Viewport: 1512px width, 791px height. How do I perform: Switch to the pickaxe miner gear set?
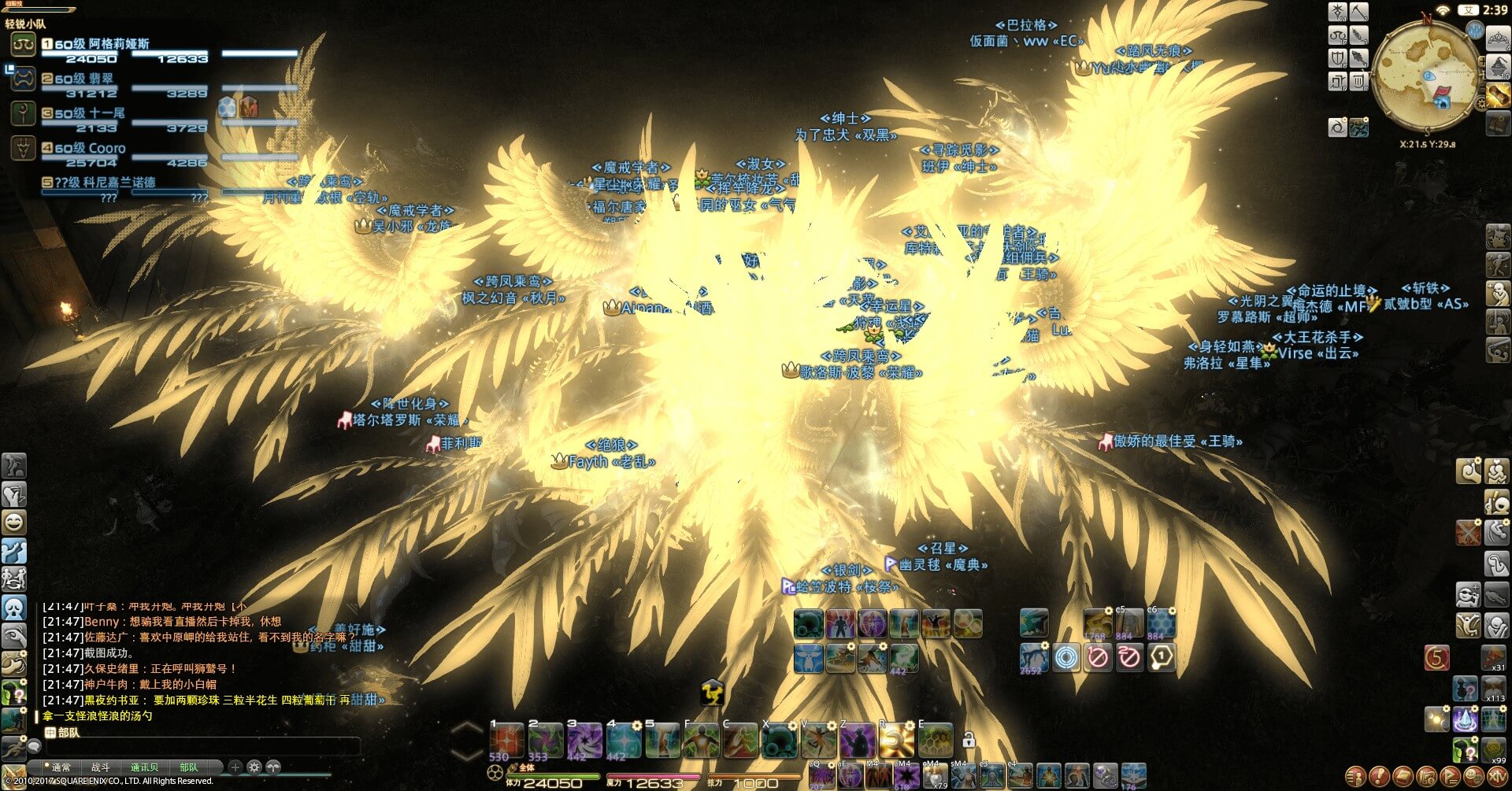tap(1360, 13)
